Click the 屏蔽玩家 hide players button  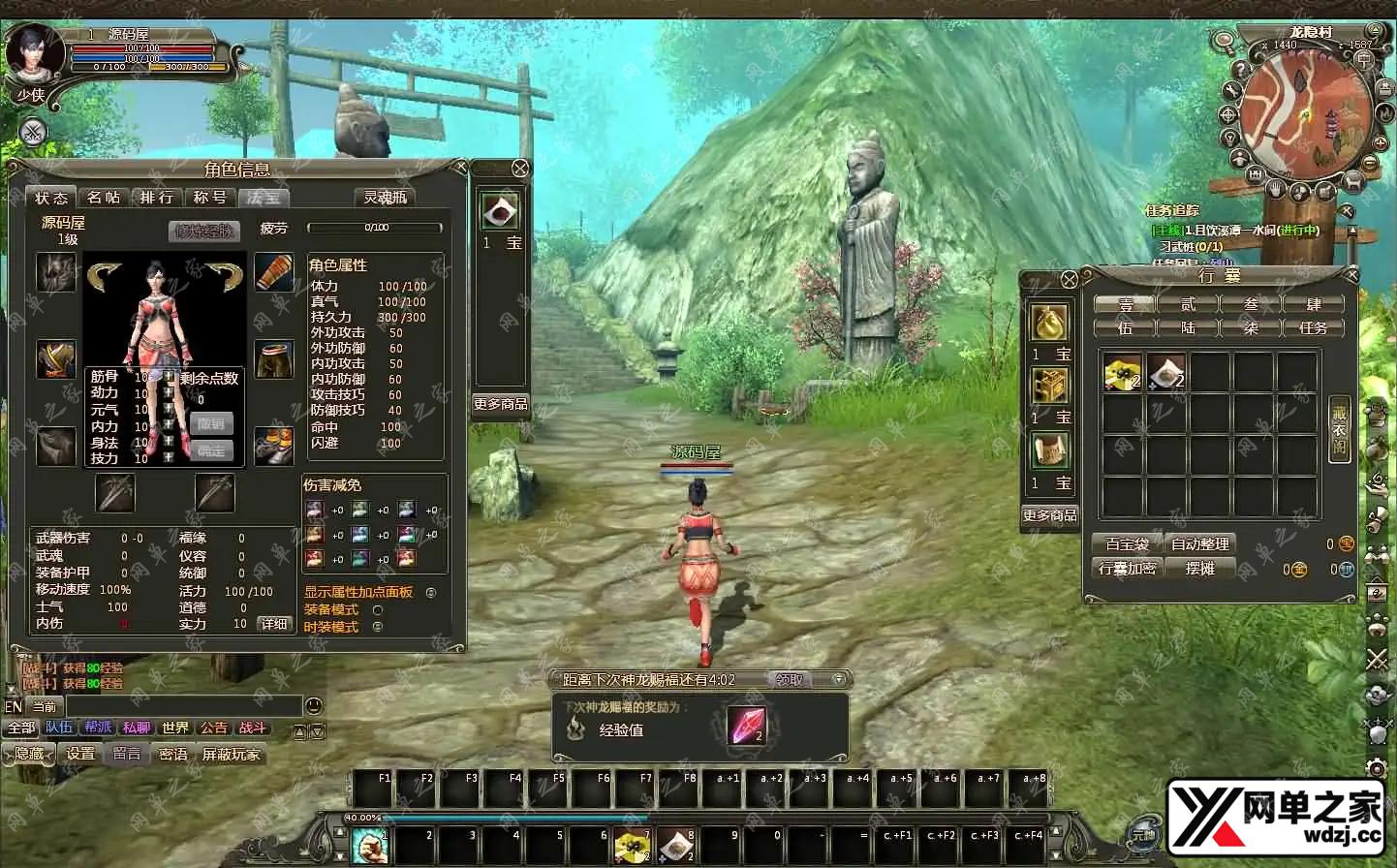[231, 754]
